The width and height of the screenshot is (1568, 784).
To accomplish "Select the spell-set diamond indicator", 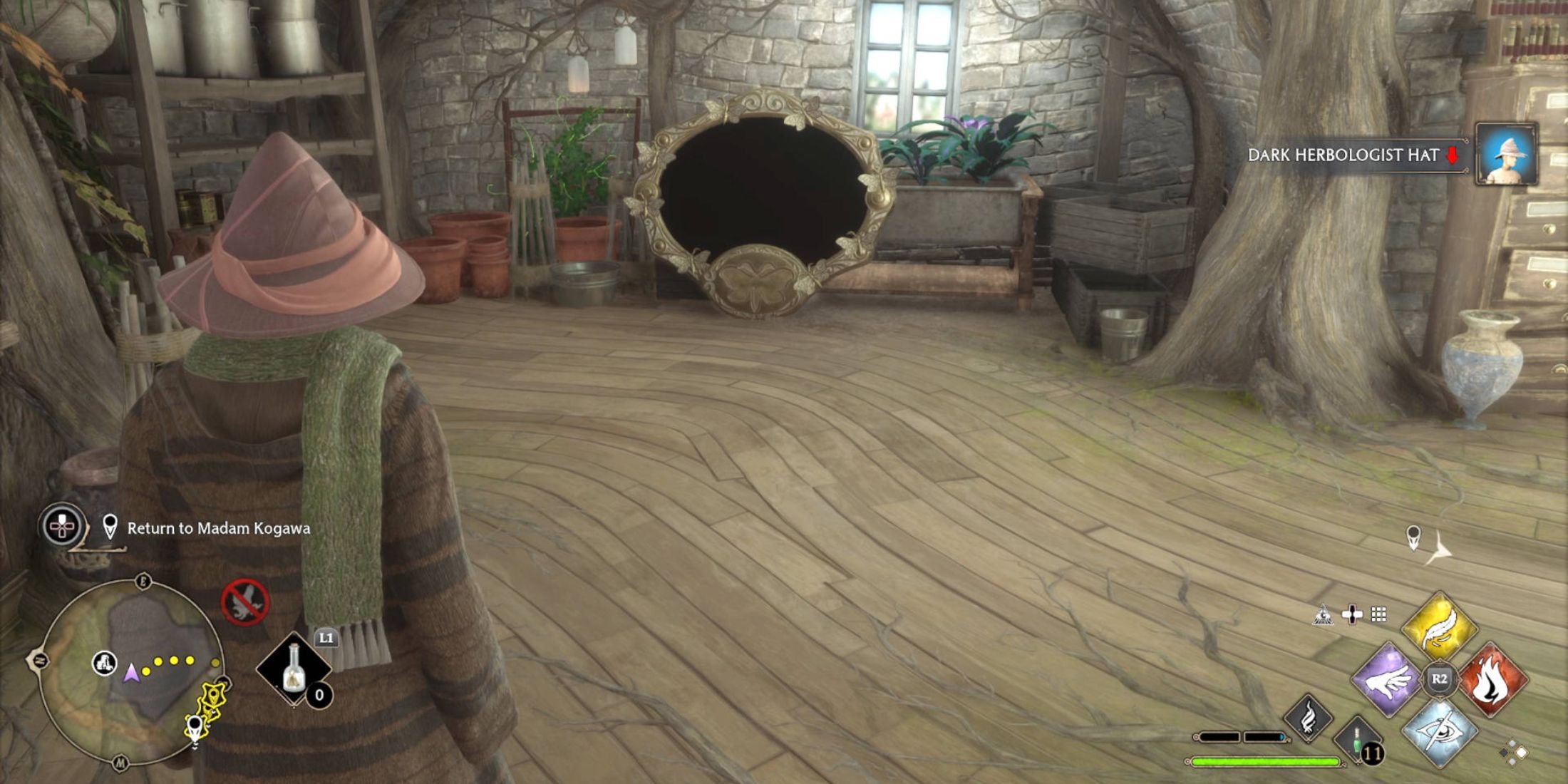I will [x=1514, y=752].
